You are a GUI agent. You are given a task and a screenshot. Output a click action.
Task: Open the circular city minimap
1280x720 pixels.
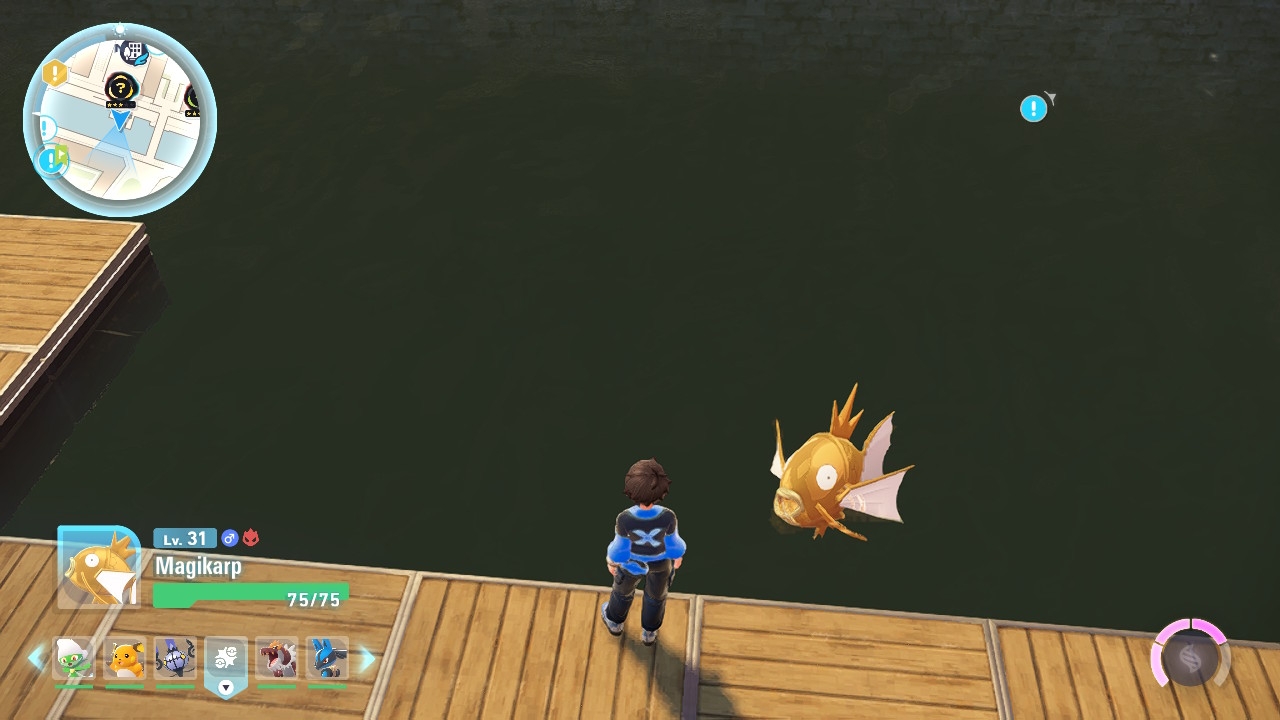tap(119, 120)
